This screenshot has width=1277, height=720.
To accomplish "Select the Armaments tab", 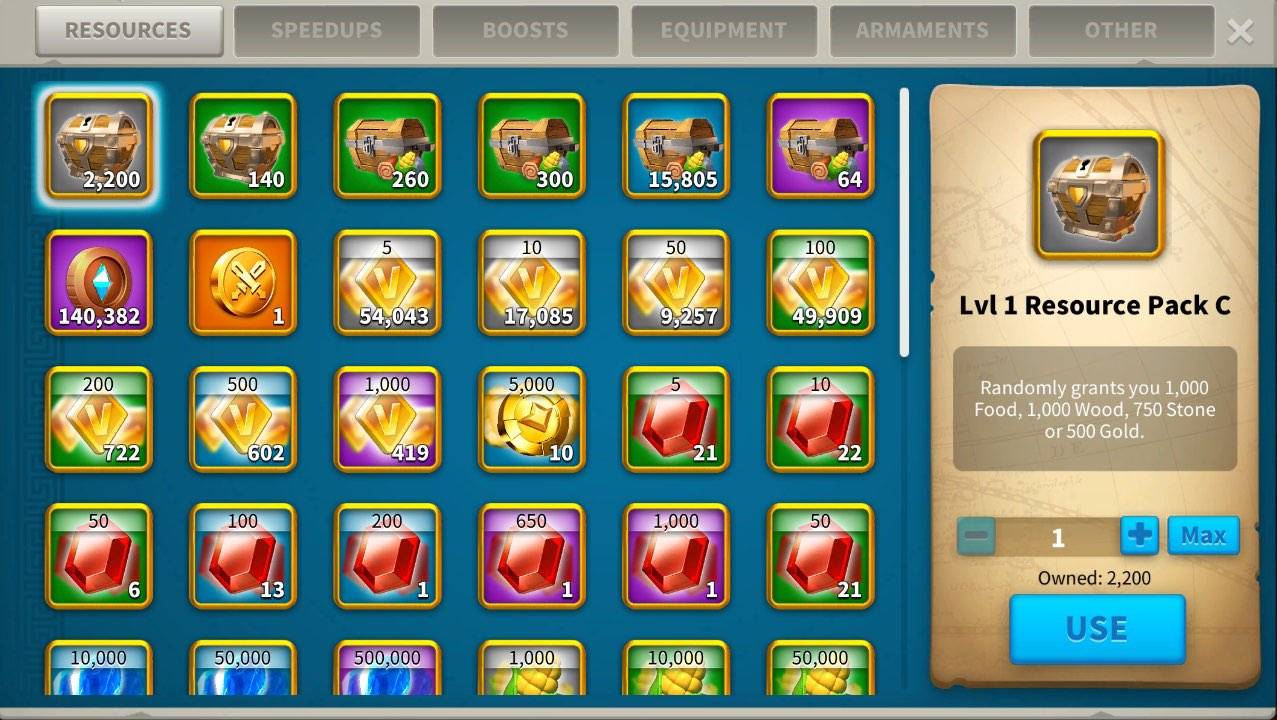I will click(x=922, y=31).
